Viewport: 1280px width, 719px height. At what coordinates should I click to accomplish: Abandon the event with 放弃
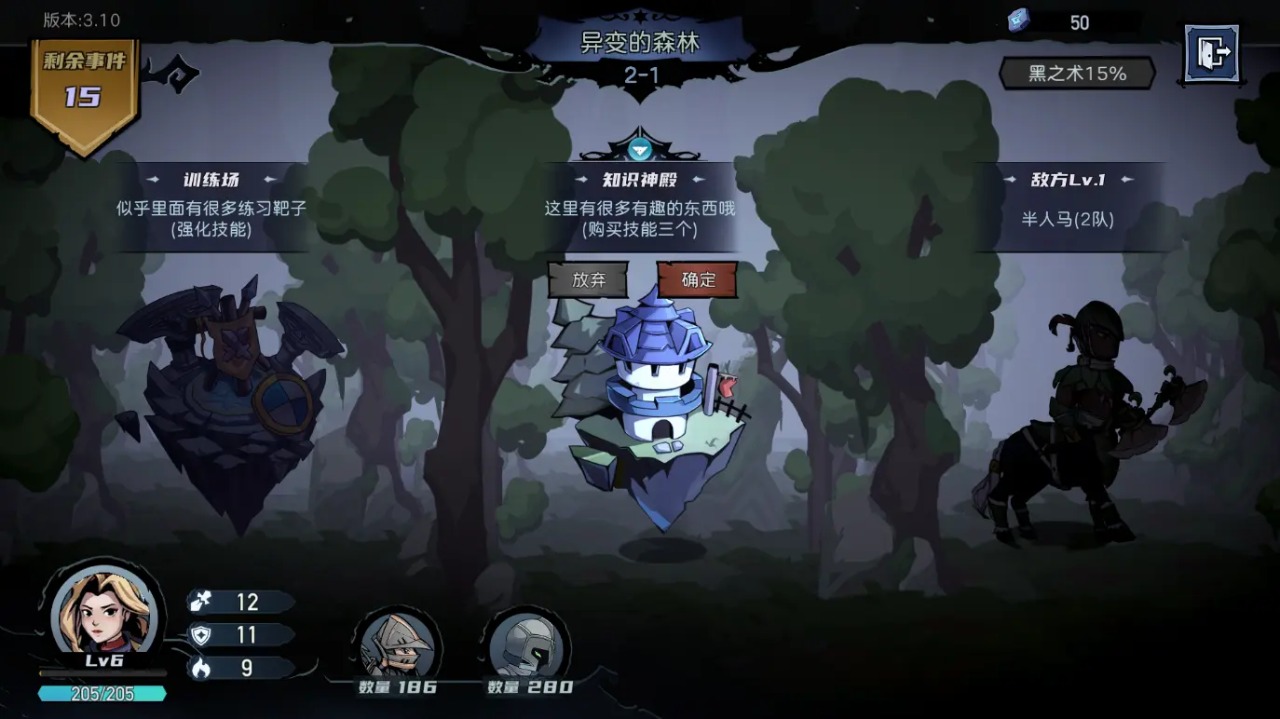pos(588,280)
